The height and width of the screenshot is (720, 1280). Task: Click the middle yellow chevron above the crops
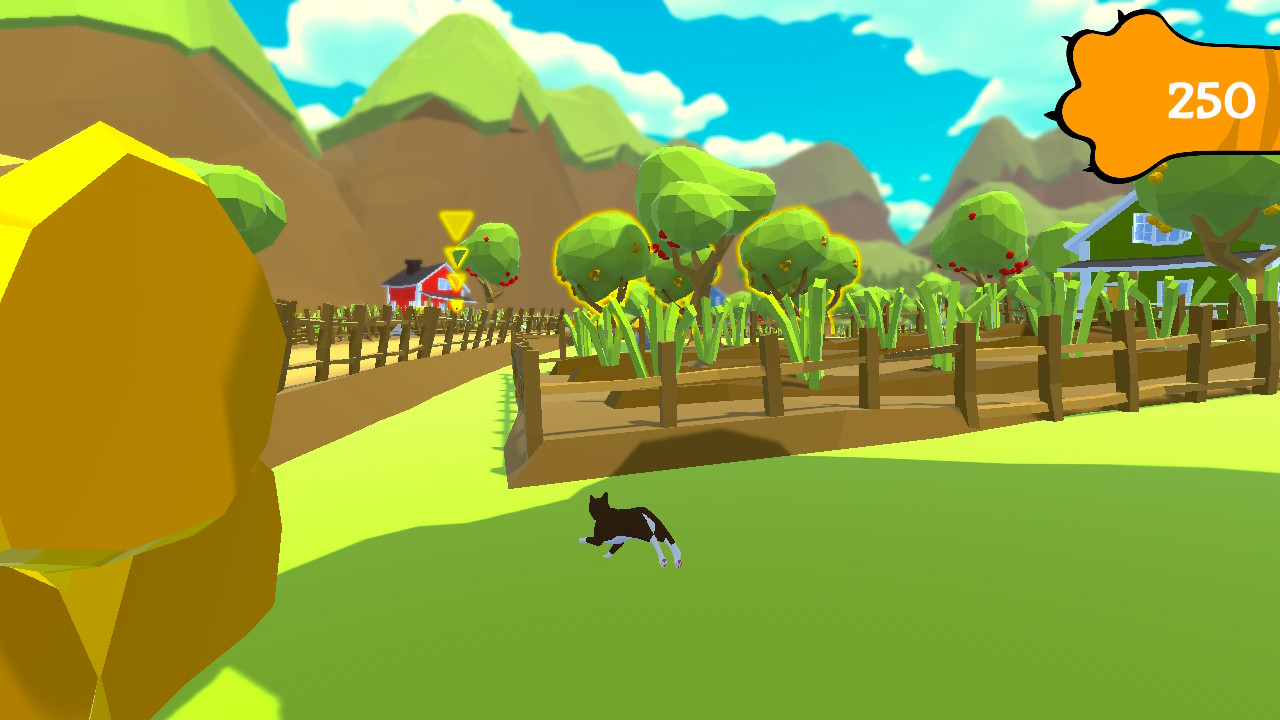coord(456,257)
